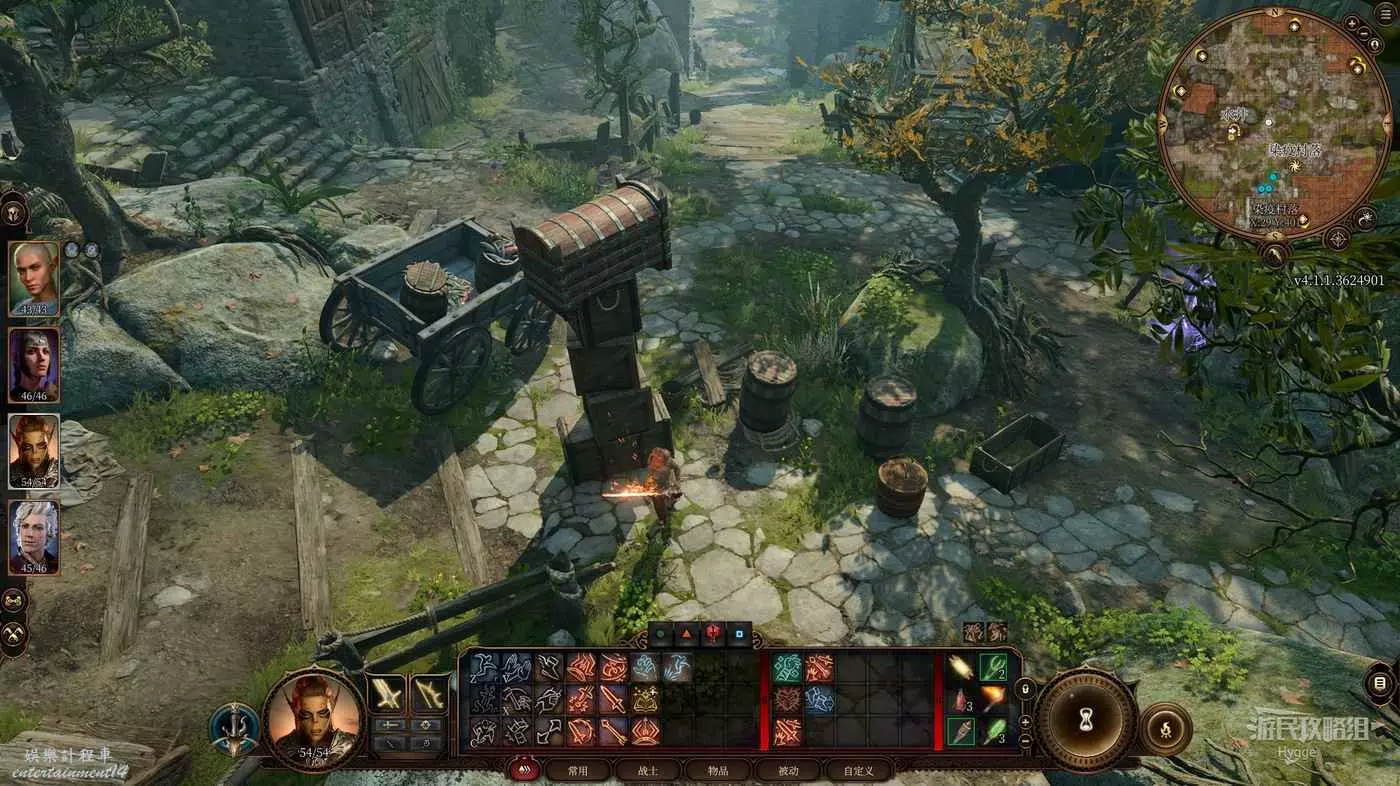Choose Astarion's white-haired party portrait

click(34, 537)
